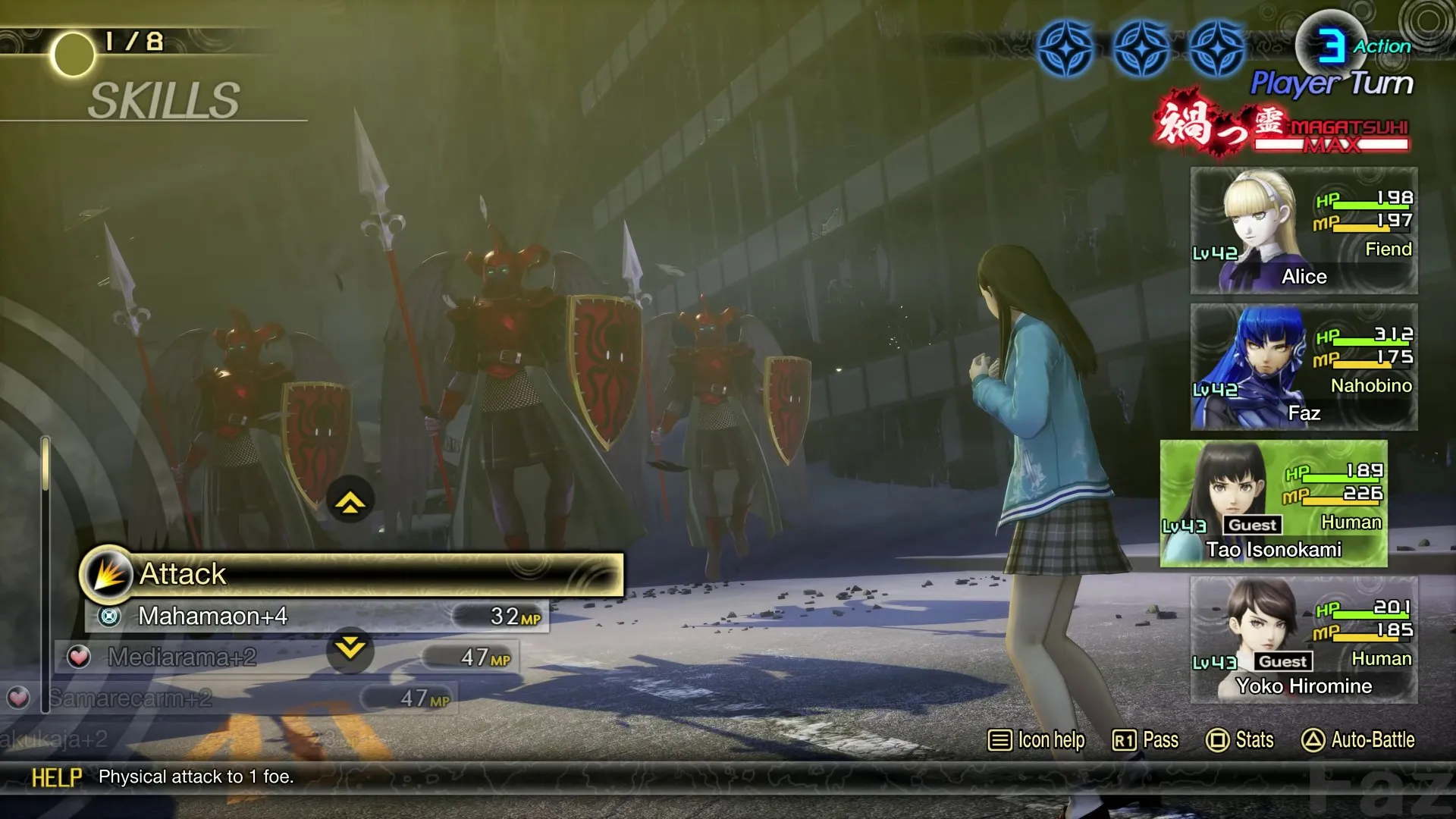Select the Attack skill icon
Viewport: 1456px width, 819px height.
[109, 574]
